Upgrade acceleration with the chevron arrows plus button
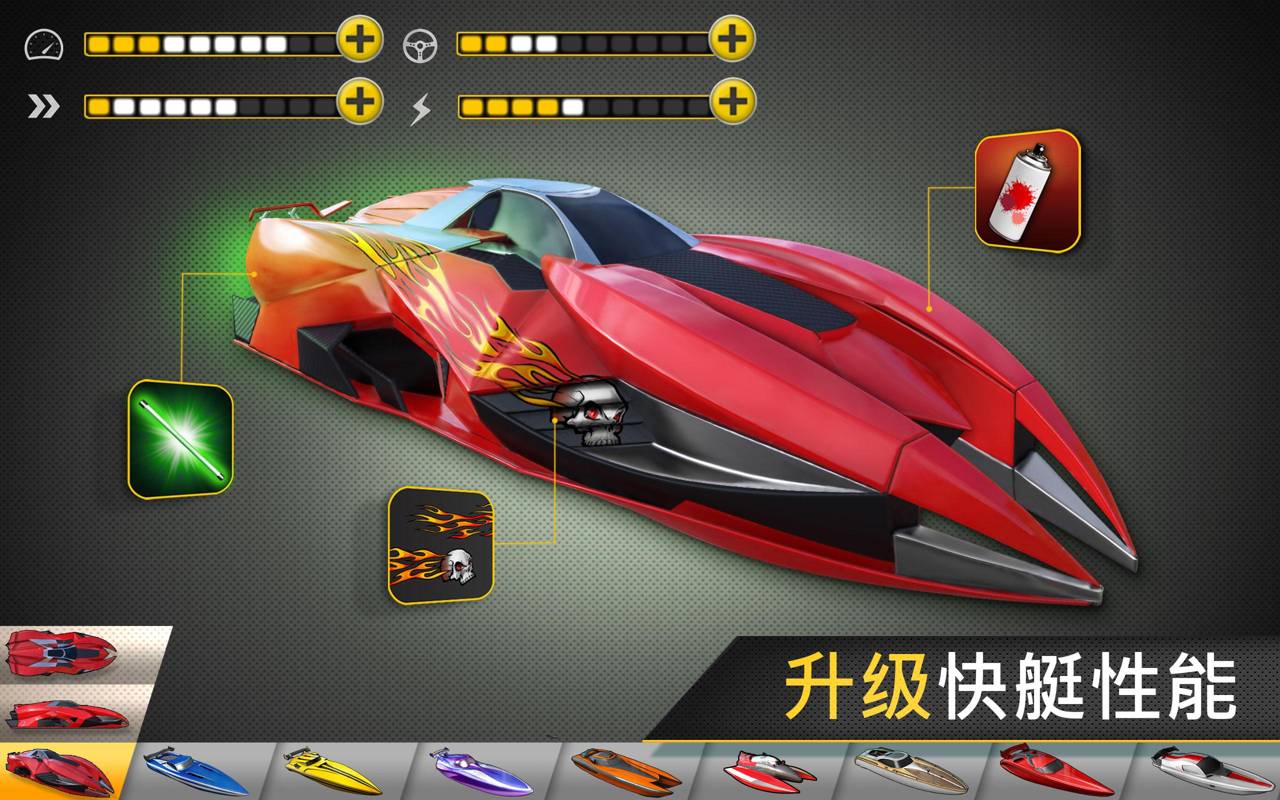 pos(360,101)
